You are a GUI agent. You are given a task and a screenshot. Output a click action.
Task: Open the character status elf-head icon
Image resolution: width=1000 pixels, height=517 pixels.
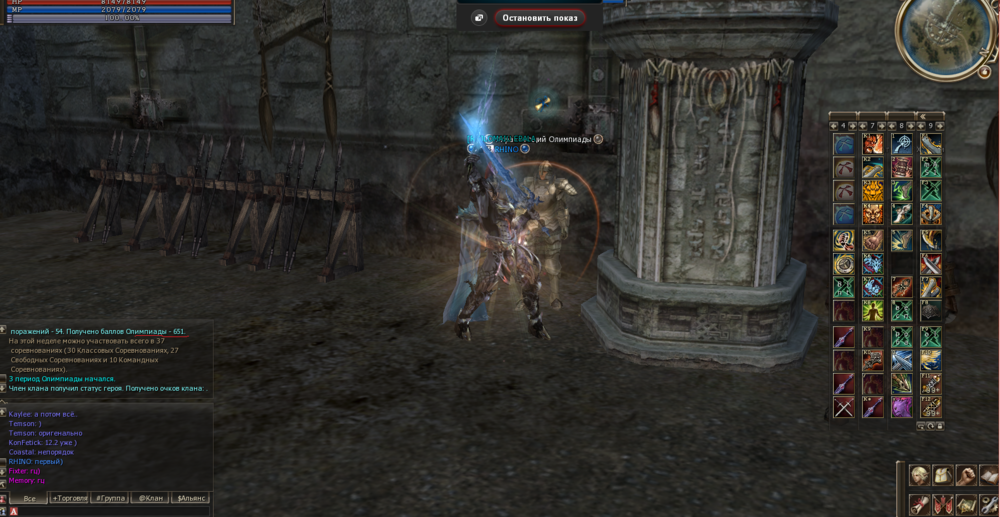919,475
